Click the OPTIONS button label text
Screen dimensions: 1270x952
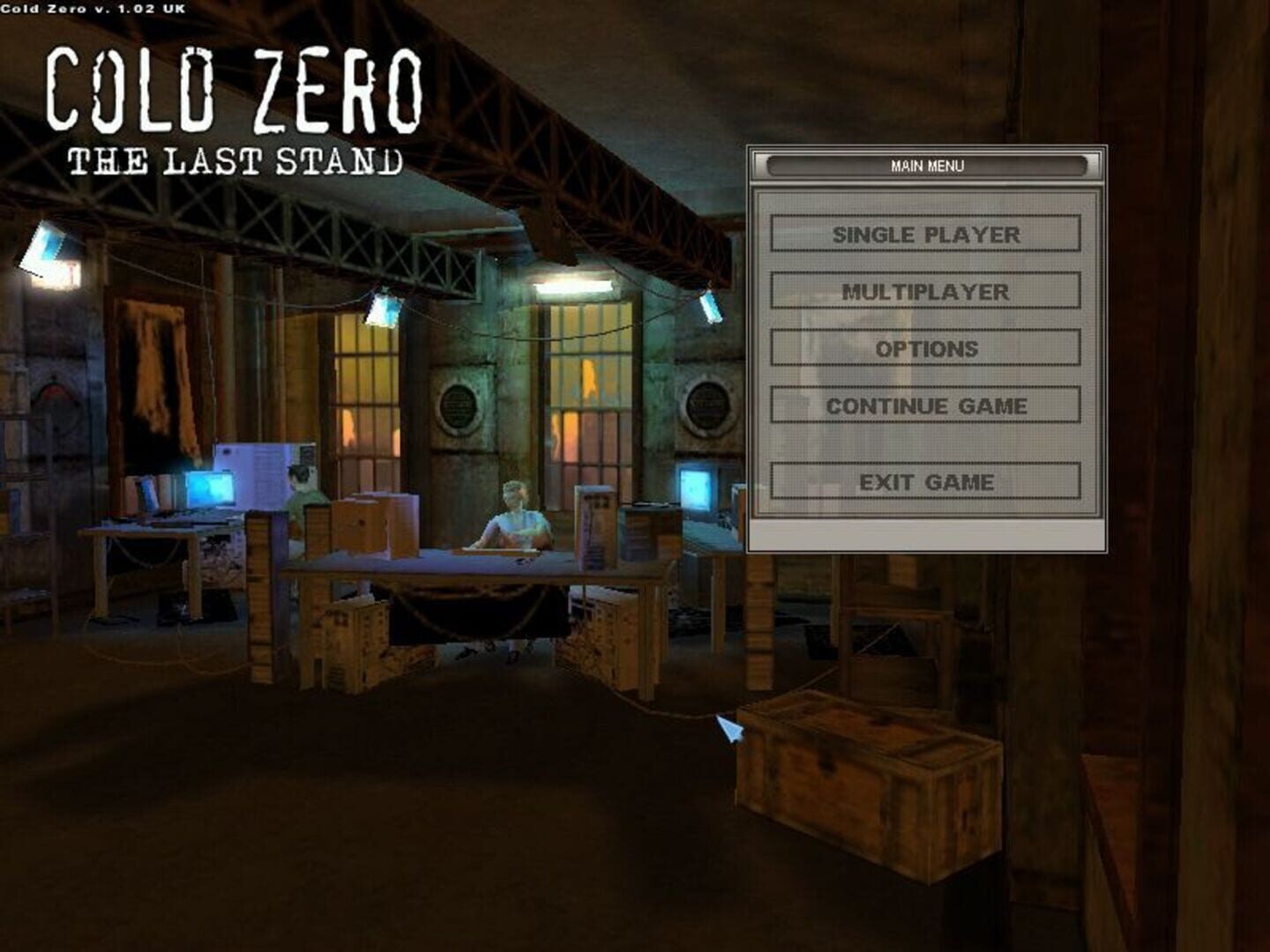point(926,348)
